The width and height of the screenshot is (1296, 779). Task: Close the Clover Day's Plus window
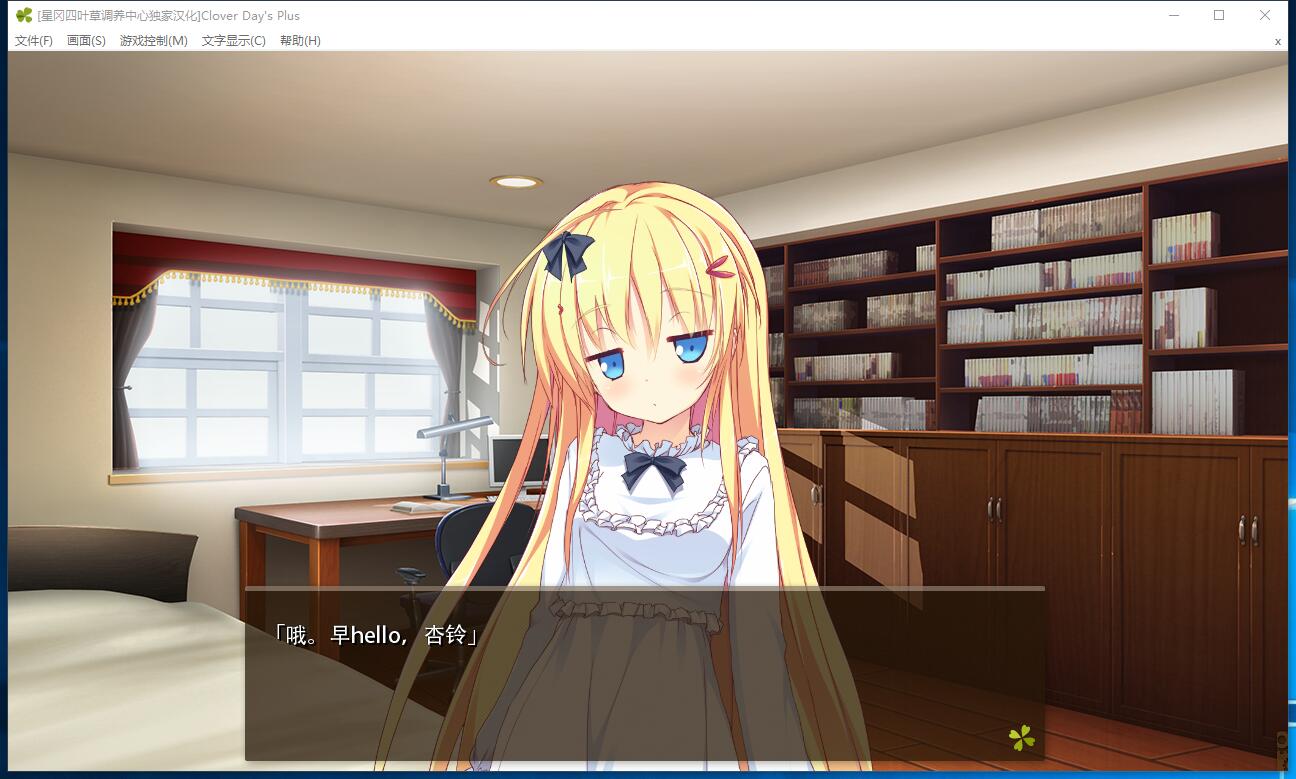coord(1265,15)
